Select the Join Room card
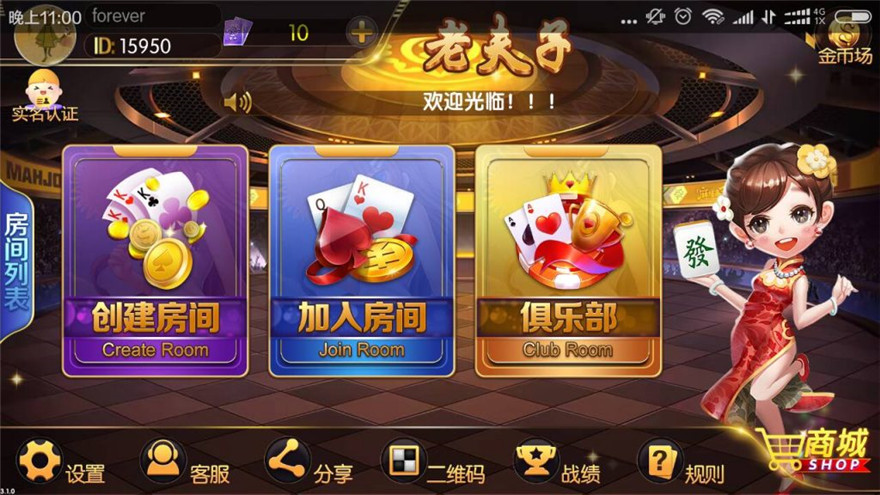The height and width of the screenshot is (495, 880). (361, 260)
